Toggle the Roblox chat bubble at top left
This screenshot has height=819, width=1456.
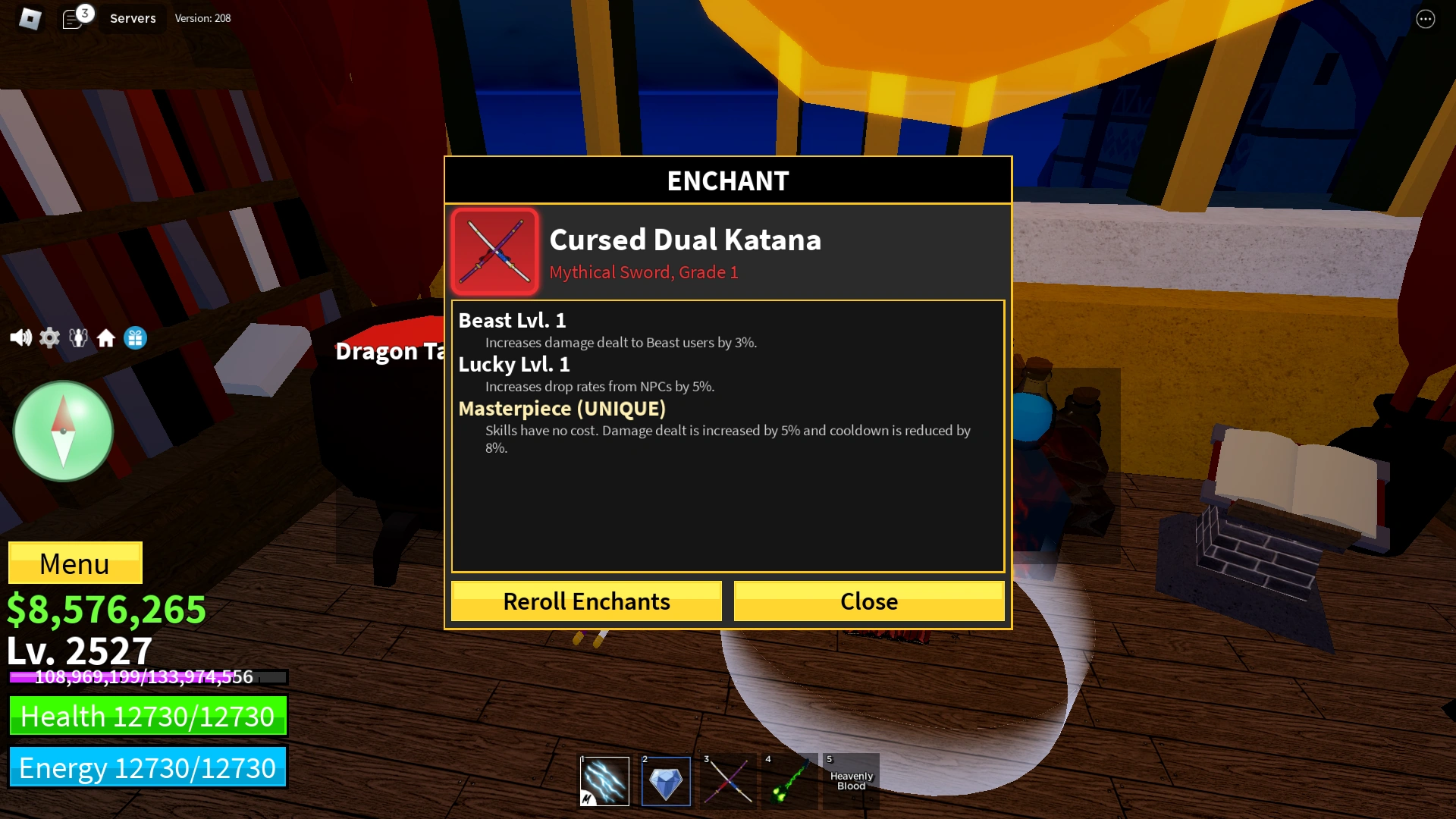(x=74, y=18)
